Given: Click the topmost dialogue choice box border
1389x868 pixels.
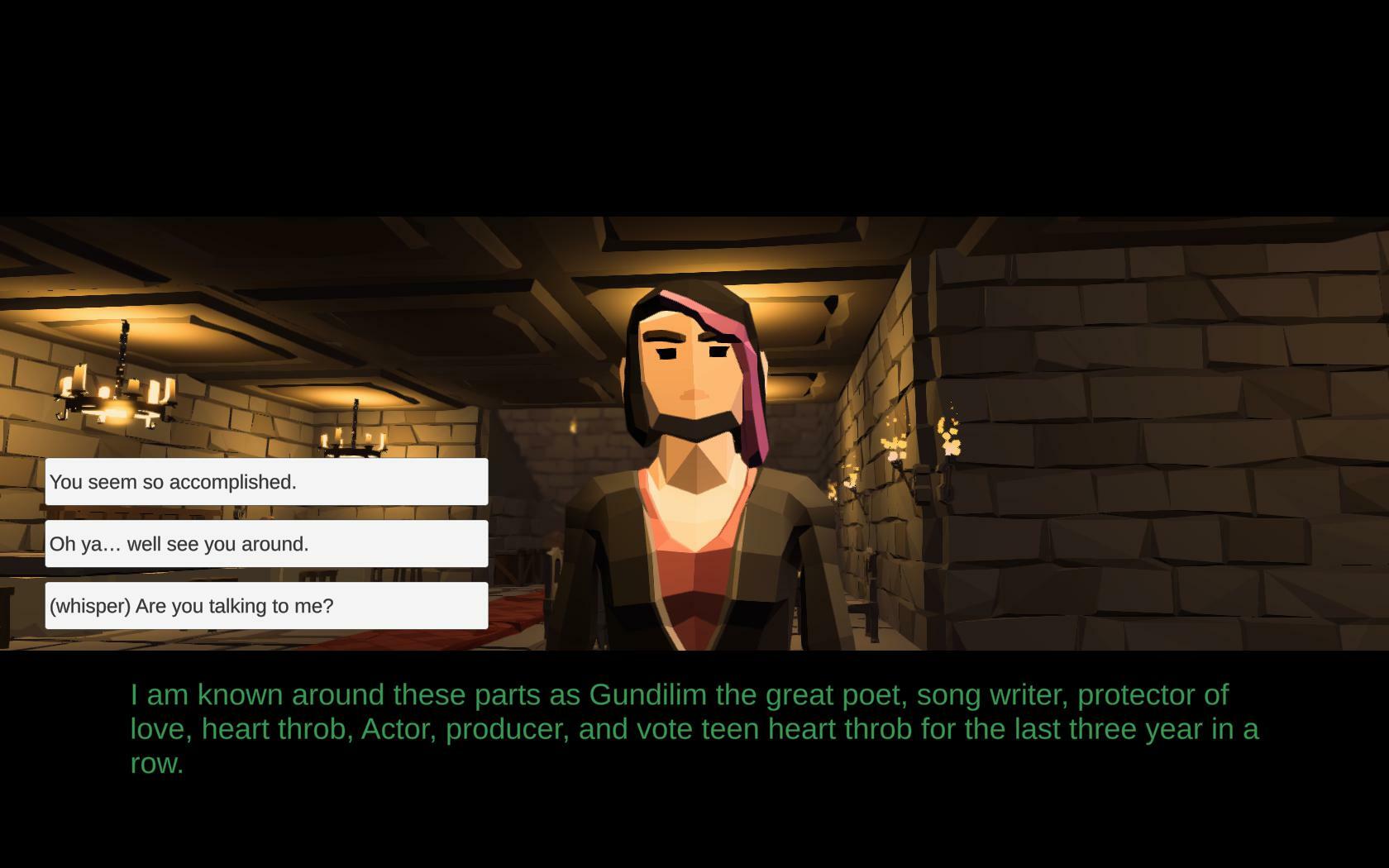Looking at the screenshot, I should point(266,462).
